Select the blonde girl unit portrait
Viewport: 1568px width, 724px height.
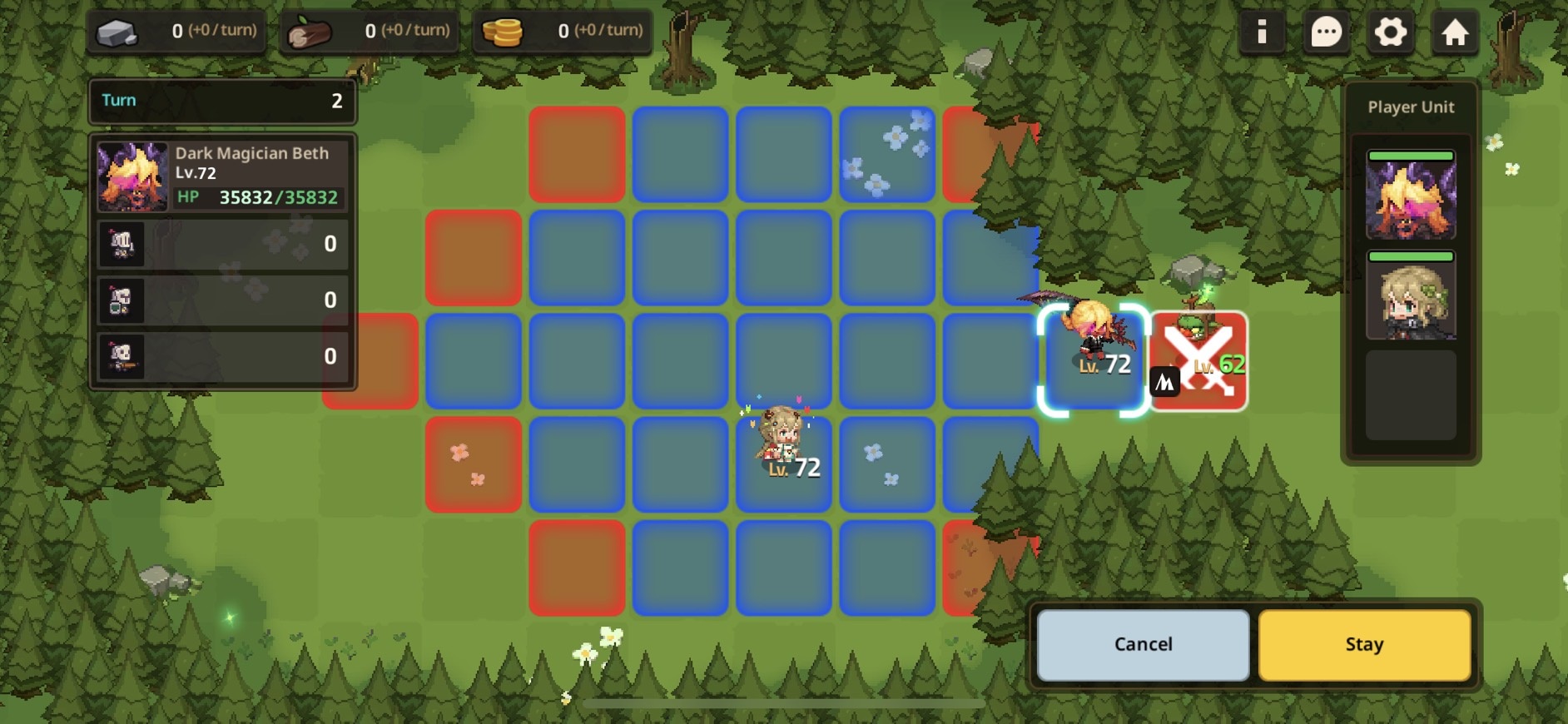(x=1411, y=297)
